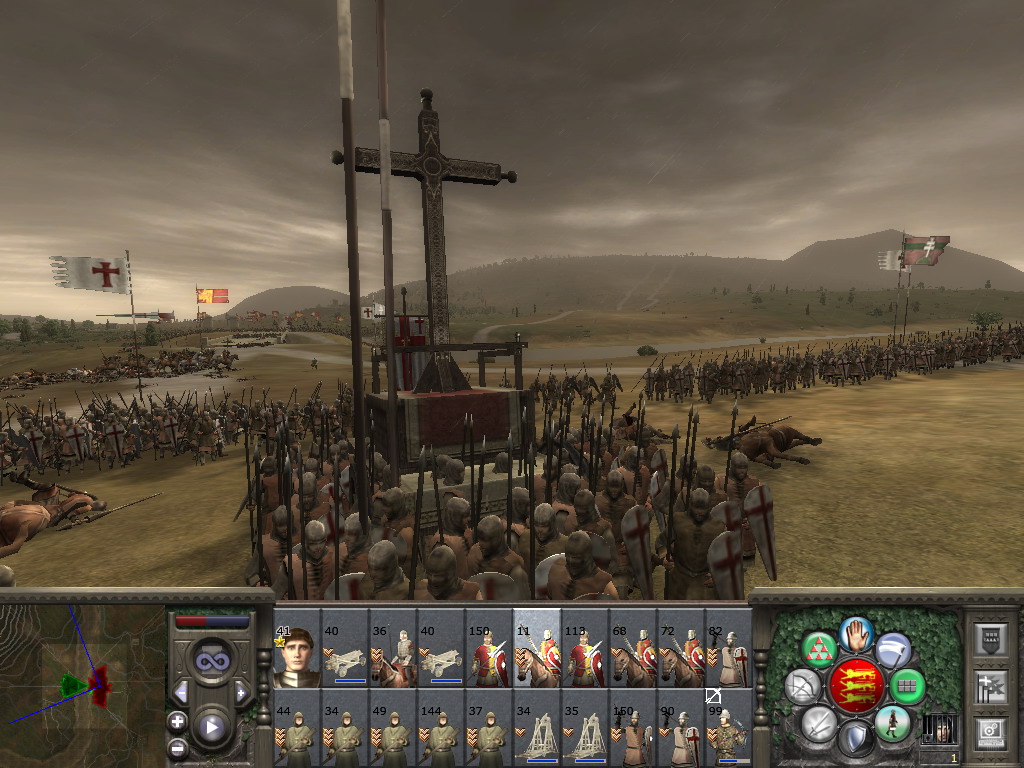Toggle the red triangle formation button
This screenshot has height=768, width=1024.
(x=820, y=650)
